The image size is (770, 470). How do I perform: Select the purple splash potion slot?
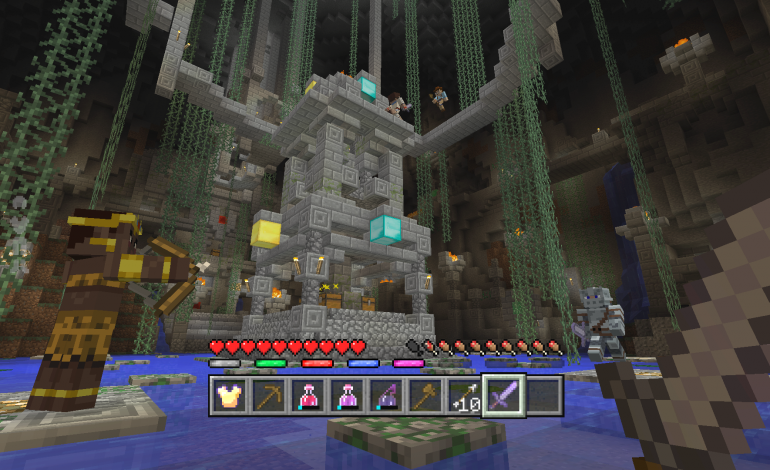(x=385, y=396)
